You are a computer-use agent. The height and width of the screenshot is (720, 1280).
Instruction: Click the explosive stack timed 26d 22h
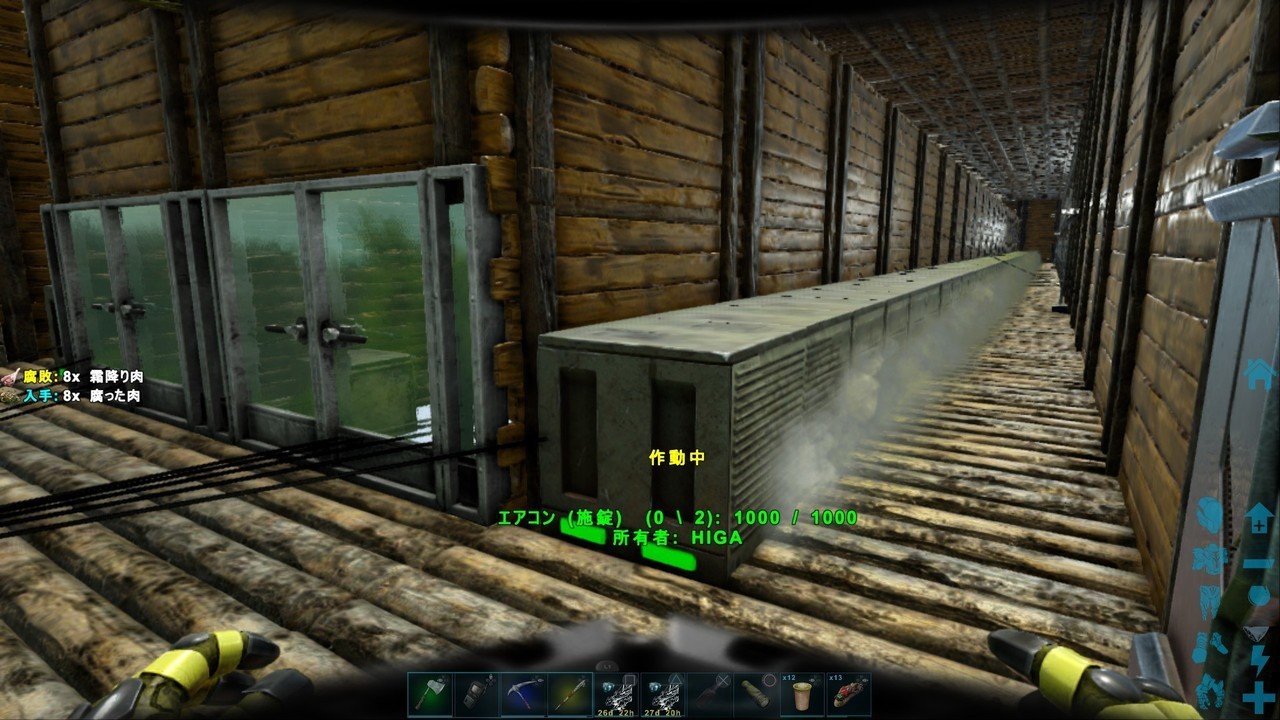point(618,690)
